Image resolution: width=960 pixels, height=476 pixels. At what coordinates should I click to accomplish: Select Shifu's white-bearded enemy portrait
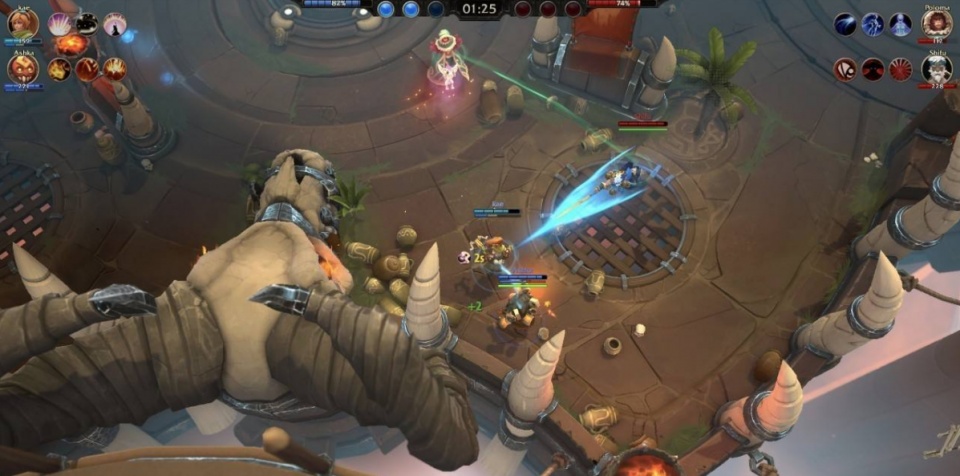coord(936,68)
